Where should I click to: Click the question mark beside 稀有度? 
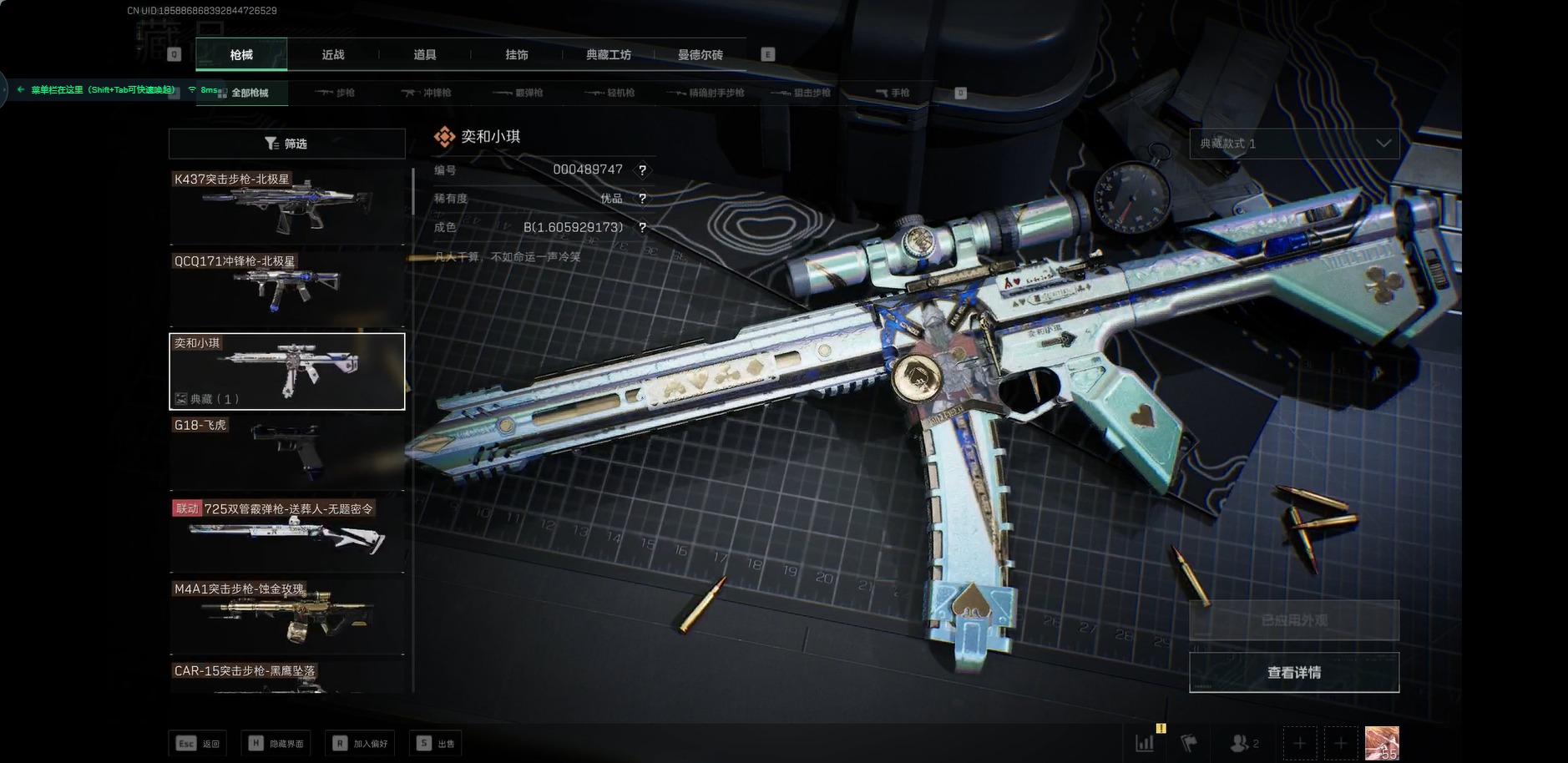(x=642, y=199)
